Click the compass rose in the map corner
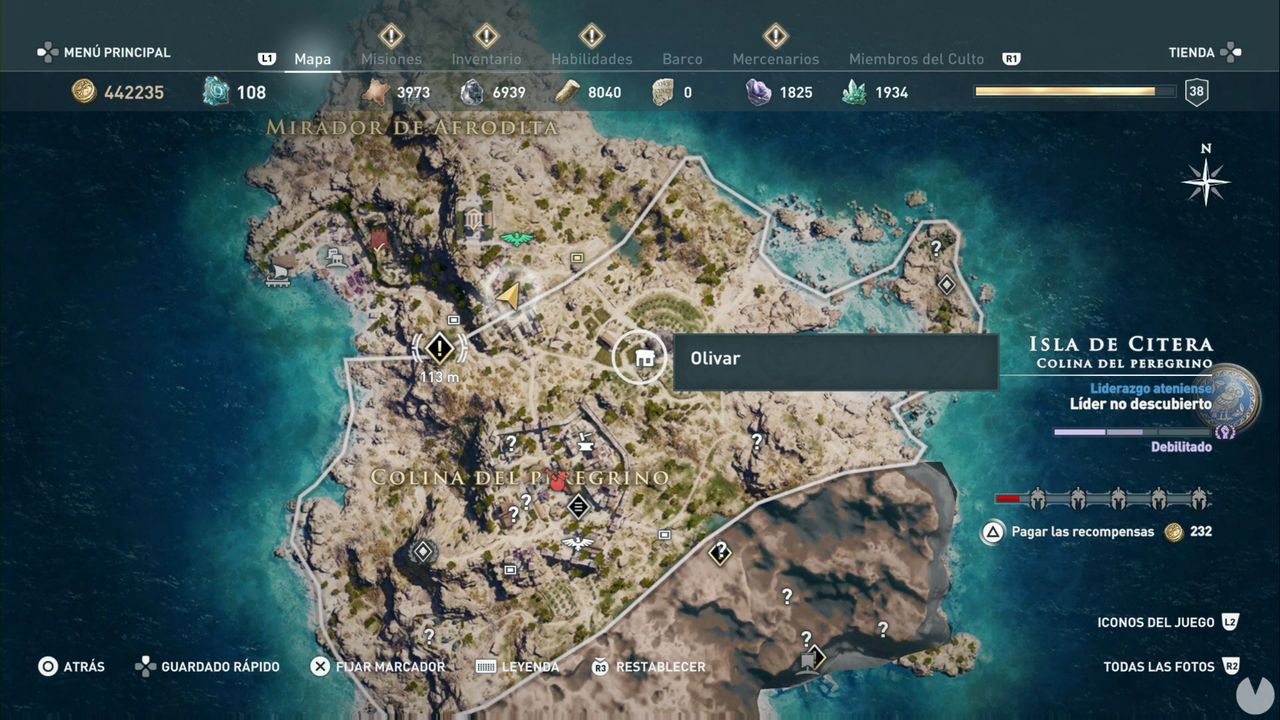The height and width of the screenshot is (720, 1280). (1206, 183)
